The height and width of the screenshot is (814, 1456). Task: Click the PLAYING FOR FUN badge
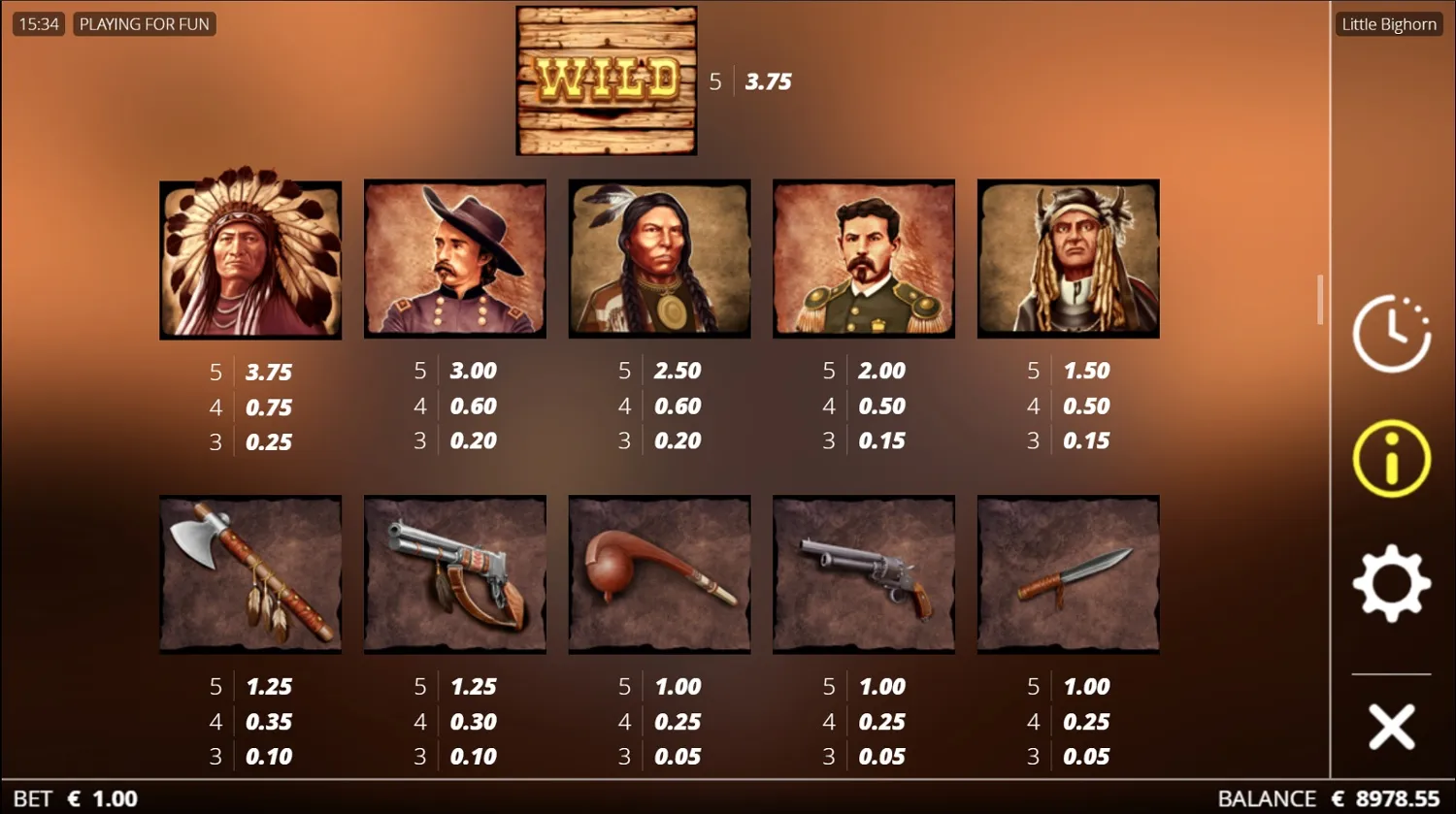click(144, 23)
